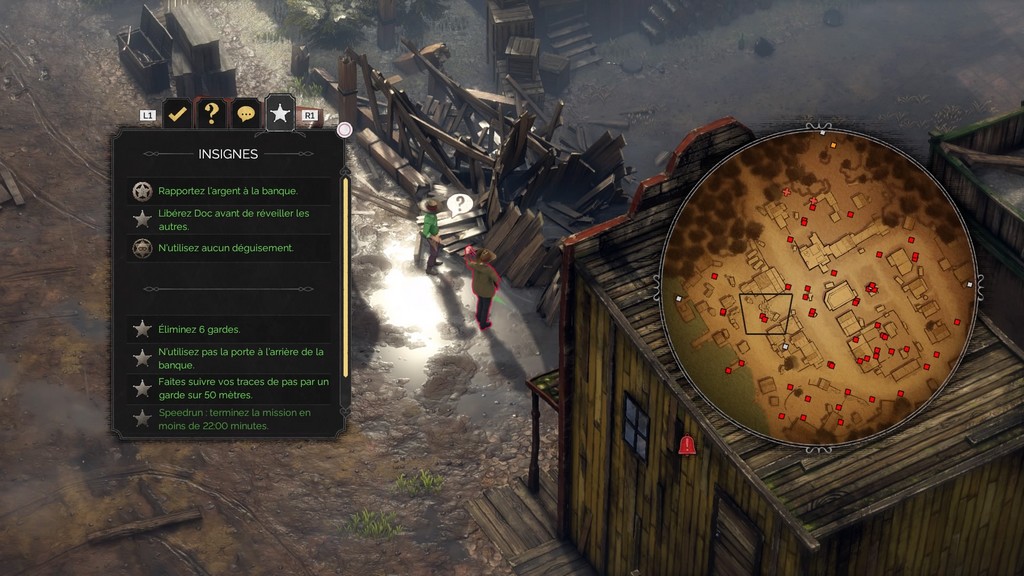
Task: Click the circular town minimap
Action: click(x=819, y=289)
